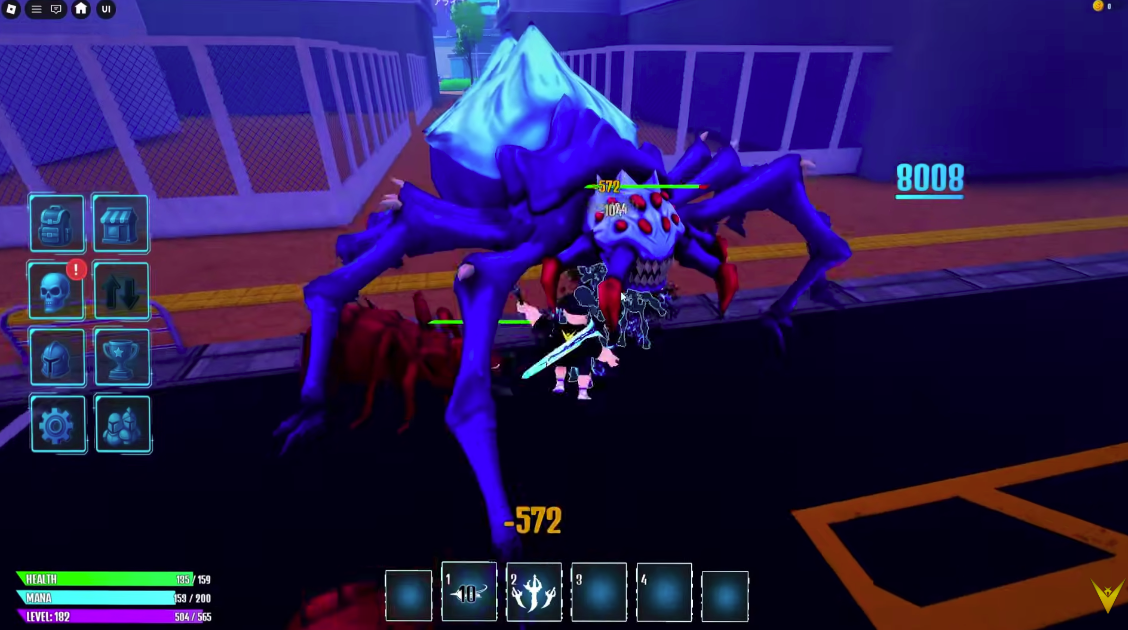Open the group of knights party menu

coord(121,424)
